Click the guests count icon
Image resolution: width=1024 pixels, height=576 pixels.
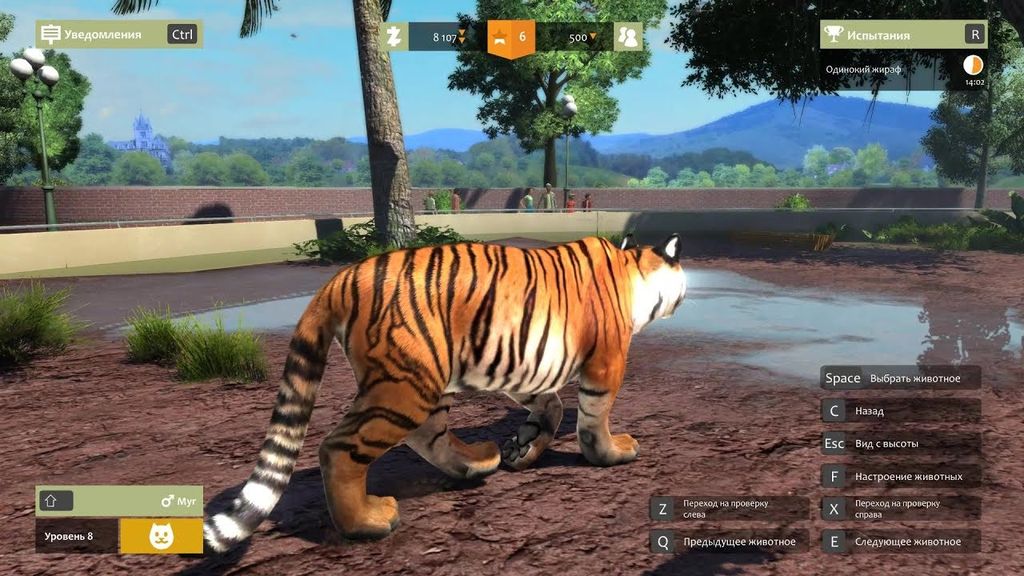628,37
